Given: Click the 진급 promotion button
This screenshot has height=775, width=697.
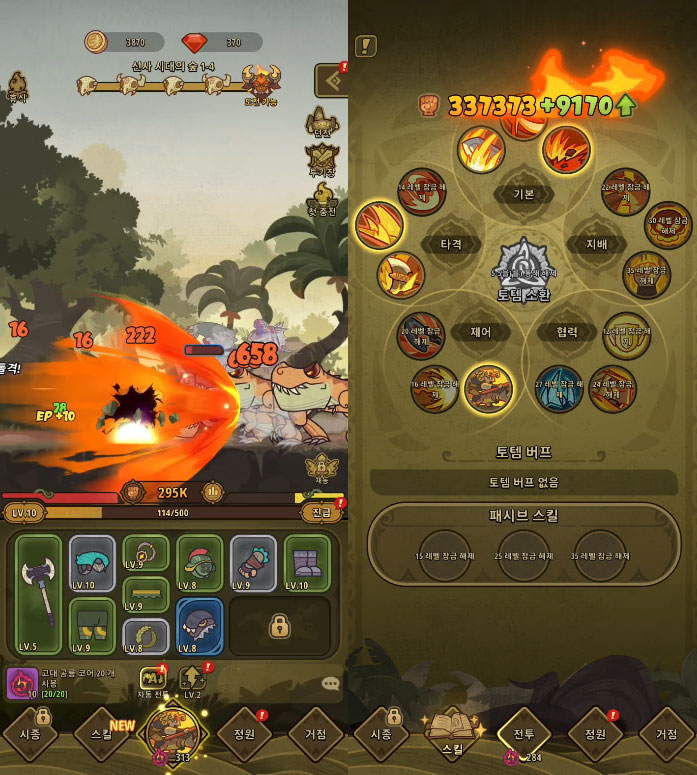Looking at the screenshot, I should (322, 513).
